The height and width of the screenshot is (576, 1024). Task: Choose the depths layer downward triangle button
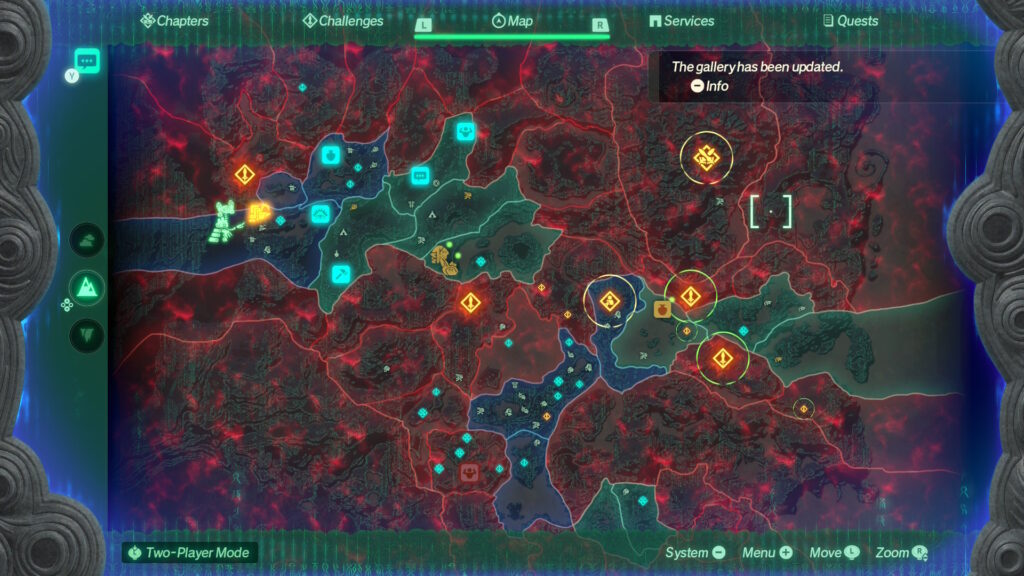(87, 334)
